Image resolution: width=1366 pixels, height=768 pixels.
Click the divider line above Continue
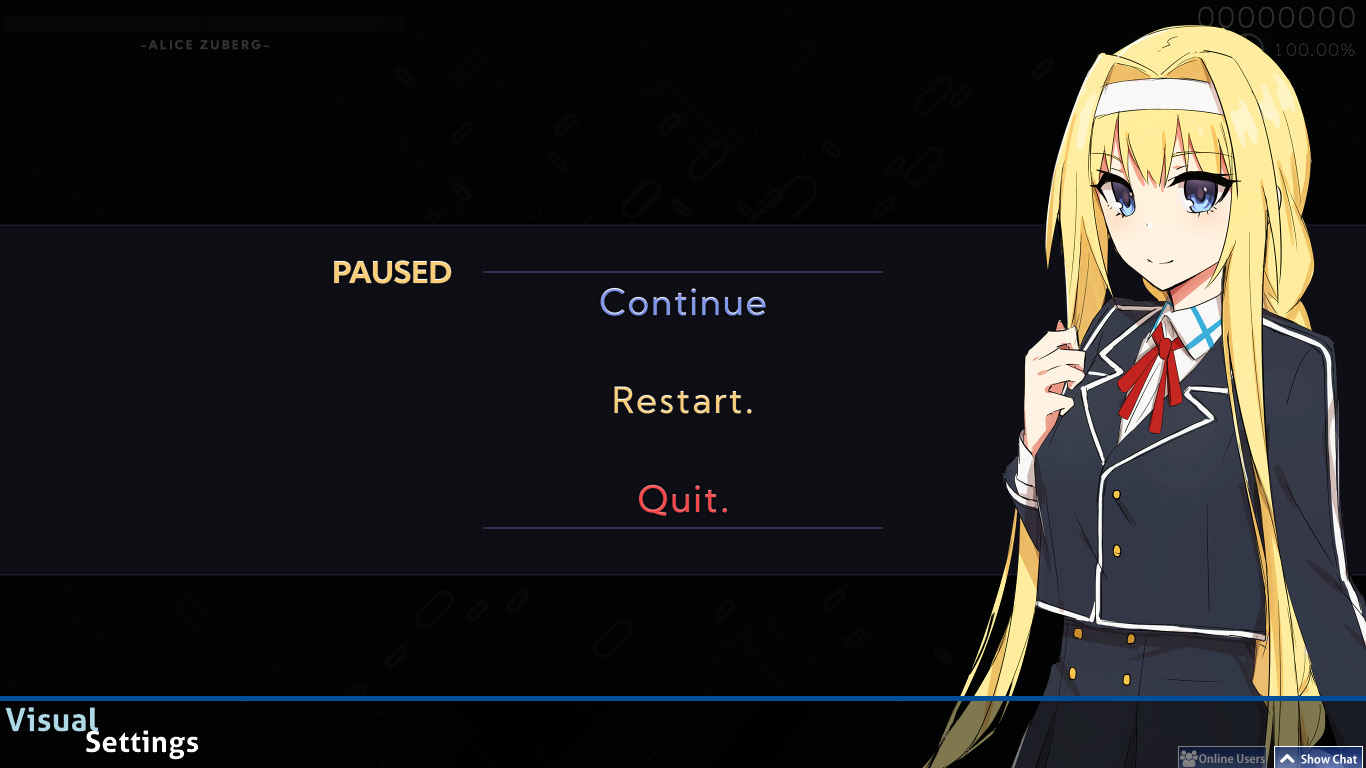tap(683, 270)
